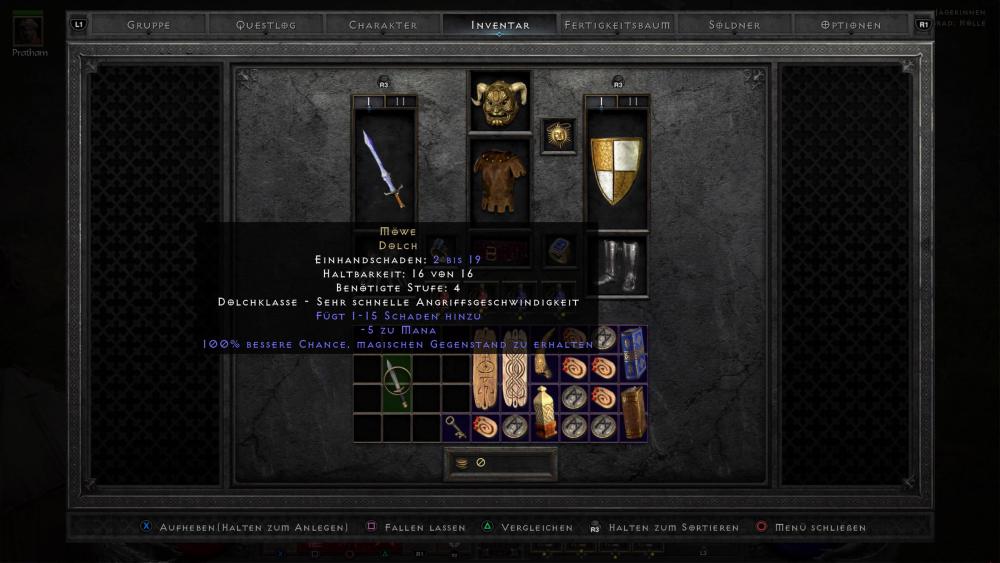Select the horned helmet slot
Viewport: 1000px width, 563px height.
pos(500,102)
